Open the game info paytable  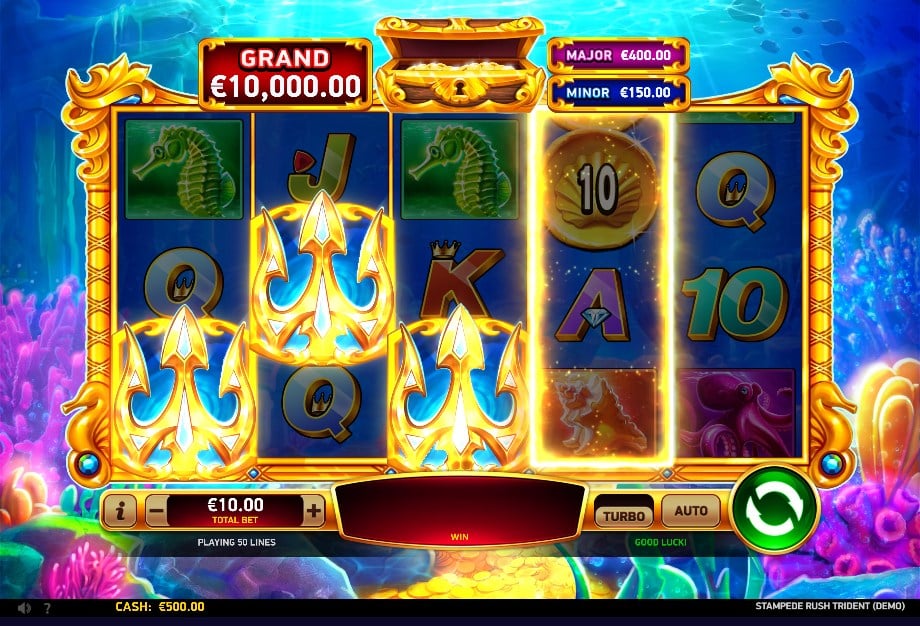coord(120,511)
